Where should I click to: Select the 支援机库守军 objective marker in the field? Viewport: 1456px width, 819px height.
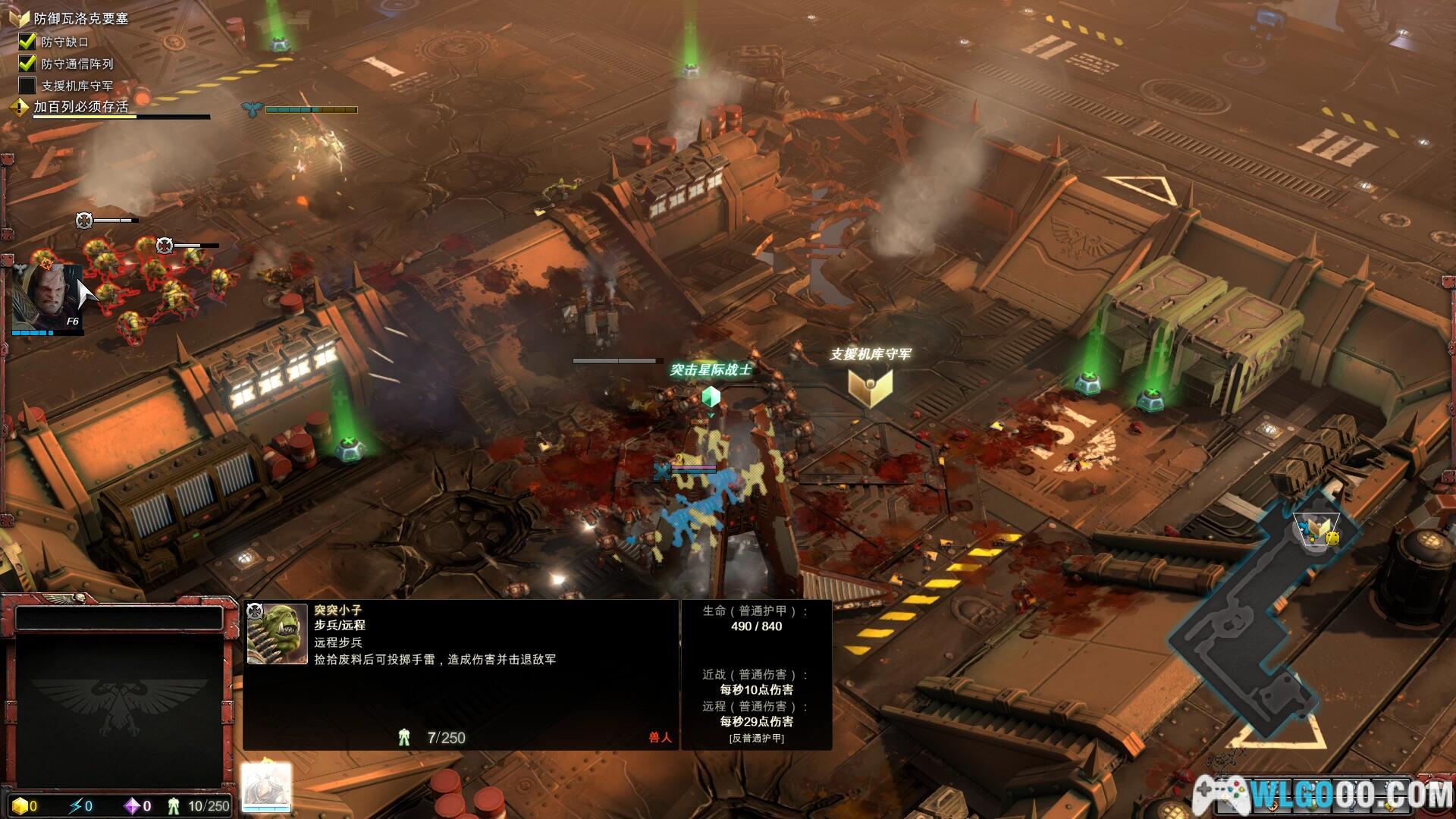pyautogui.click(x=870, y=387)
